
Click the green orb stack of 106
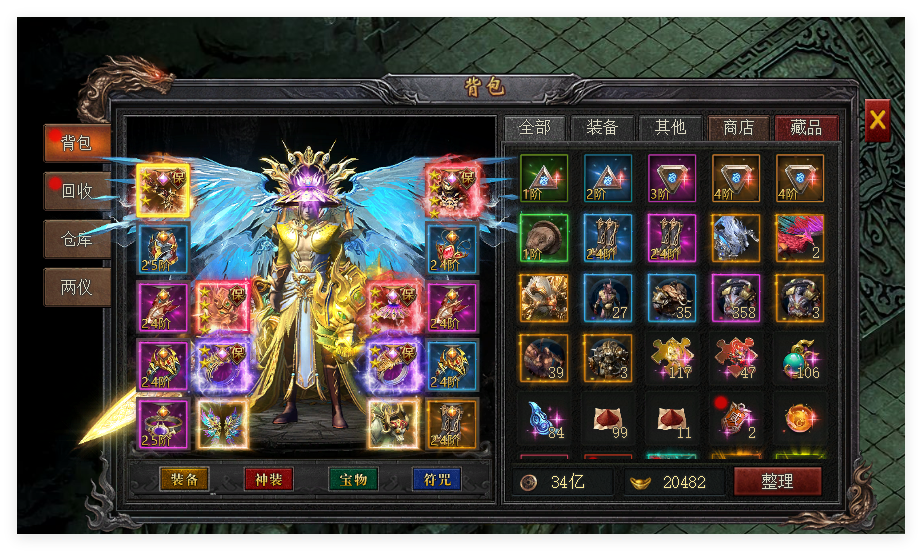(800, 358)
